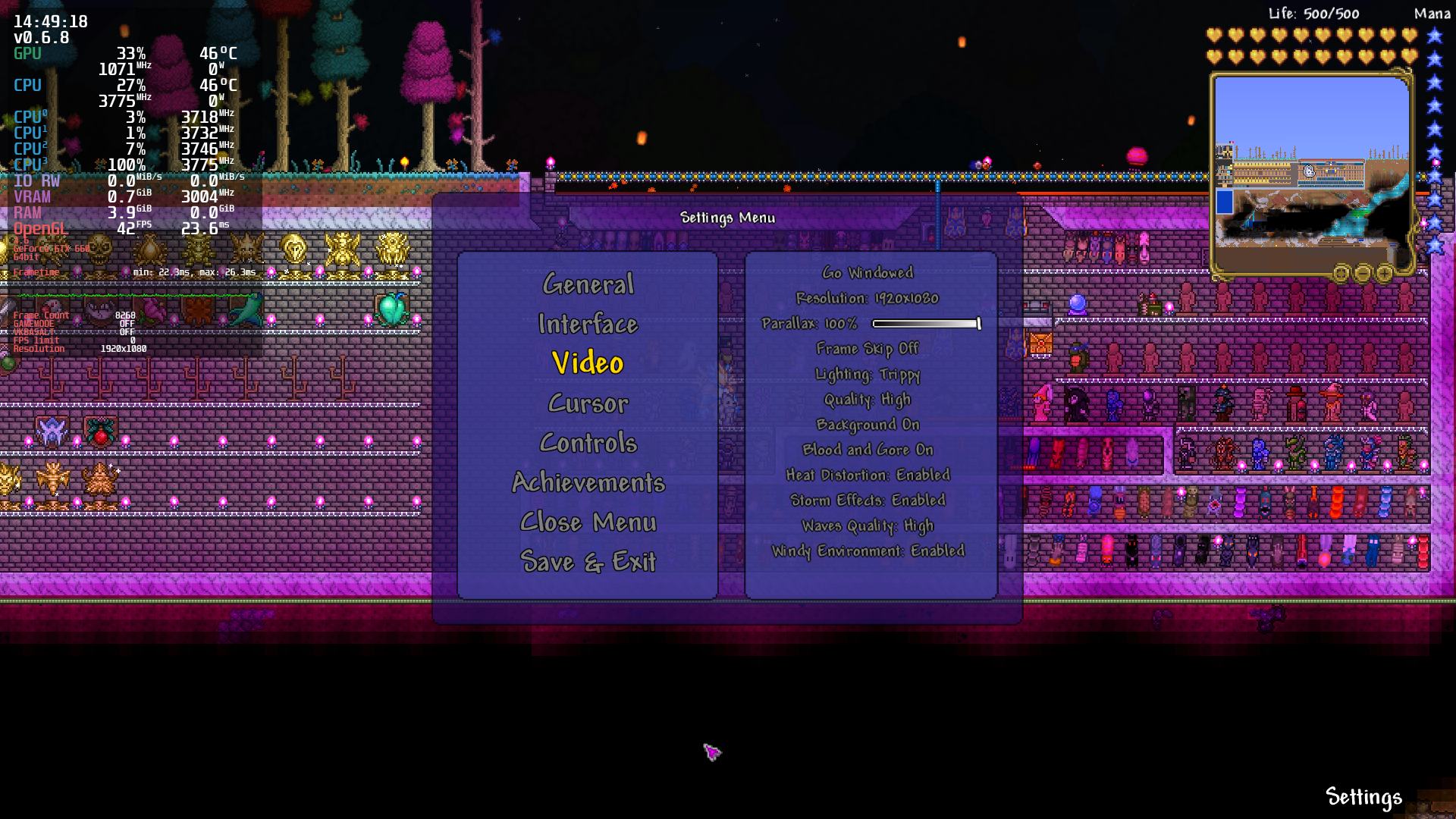The width and height of the screenshot is (1456, 819).
Task: Click Go Windowed to change display mode
Action: coord(868,273)
